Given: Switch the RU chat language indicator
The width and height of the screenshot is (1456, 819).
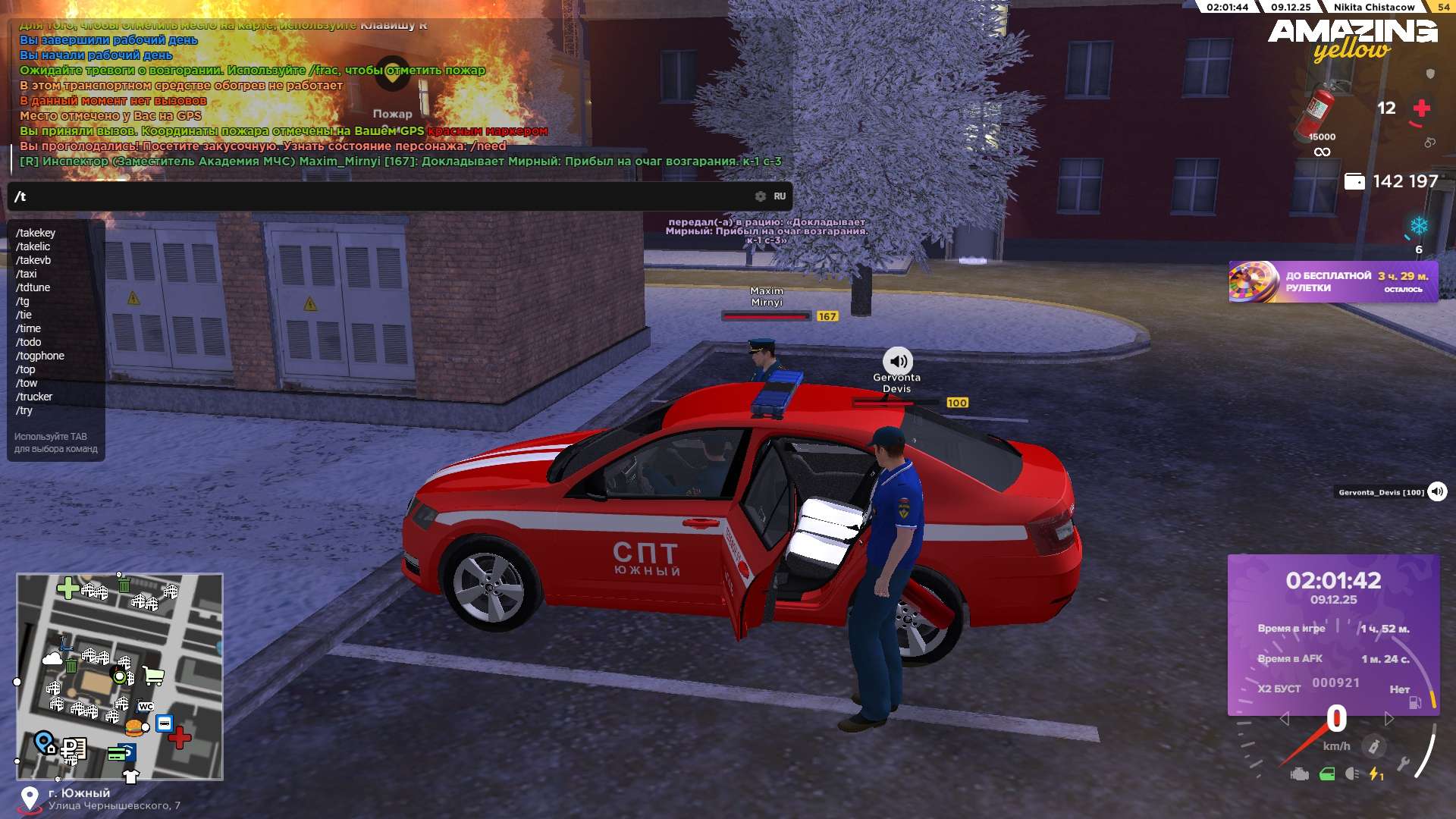Looking at the screenshot, I should tap(780, 196).
